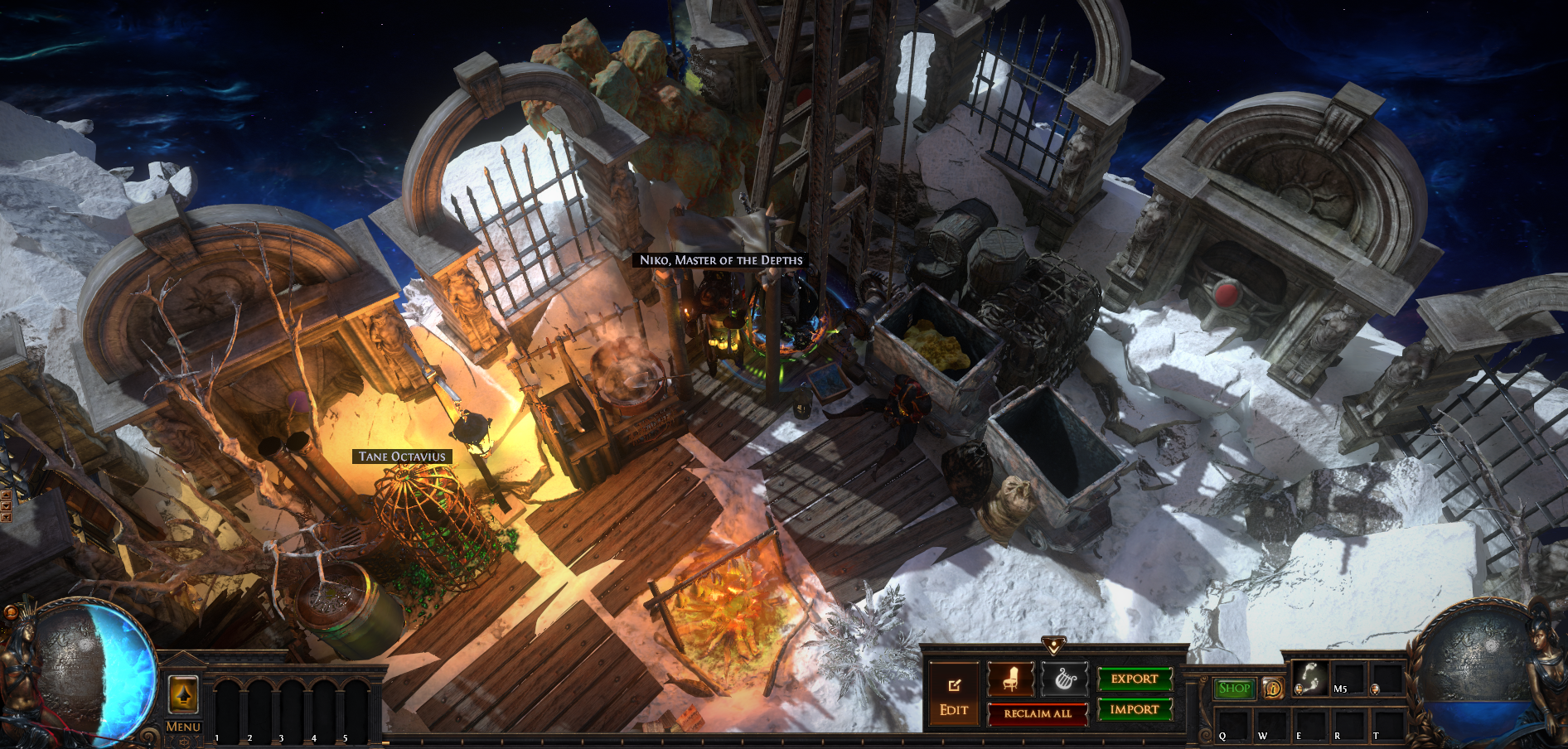Open the harp music button
1568x749 pixels.
pyautogui.click(x=1064, y=680)
